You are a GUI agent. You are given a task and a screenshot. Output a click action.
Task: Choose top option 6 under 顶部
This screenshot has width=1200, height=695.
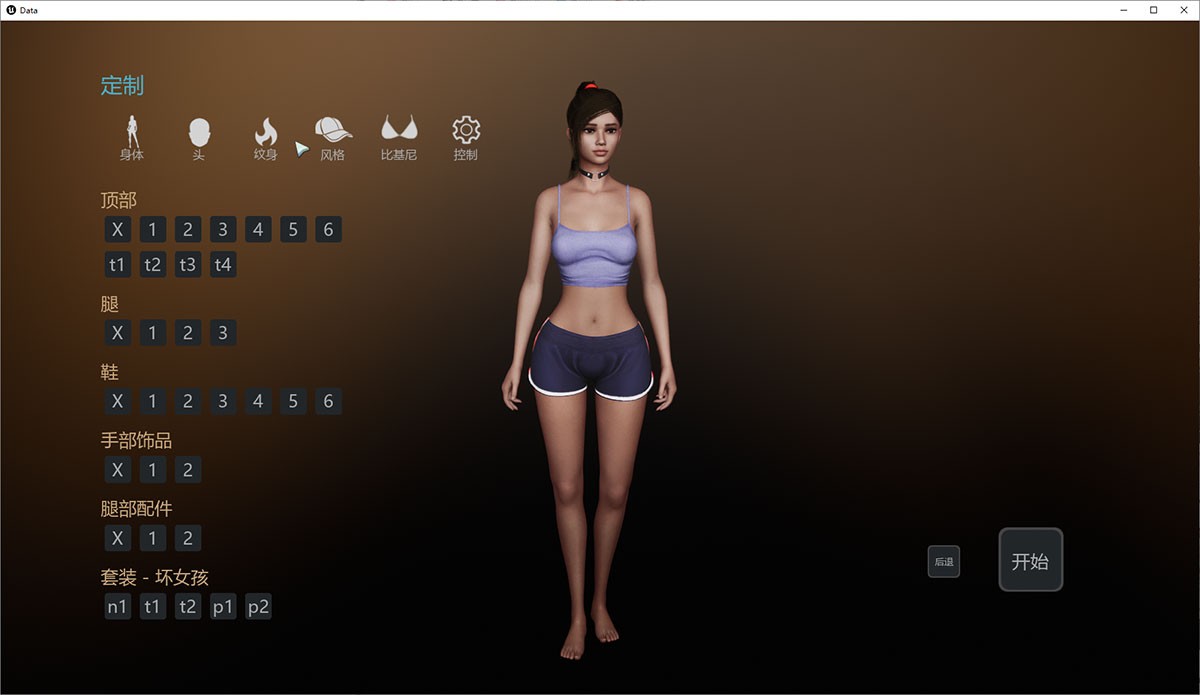coord(328,230)
